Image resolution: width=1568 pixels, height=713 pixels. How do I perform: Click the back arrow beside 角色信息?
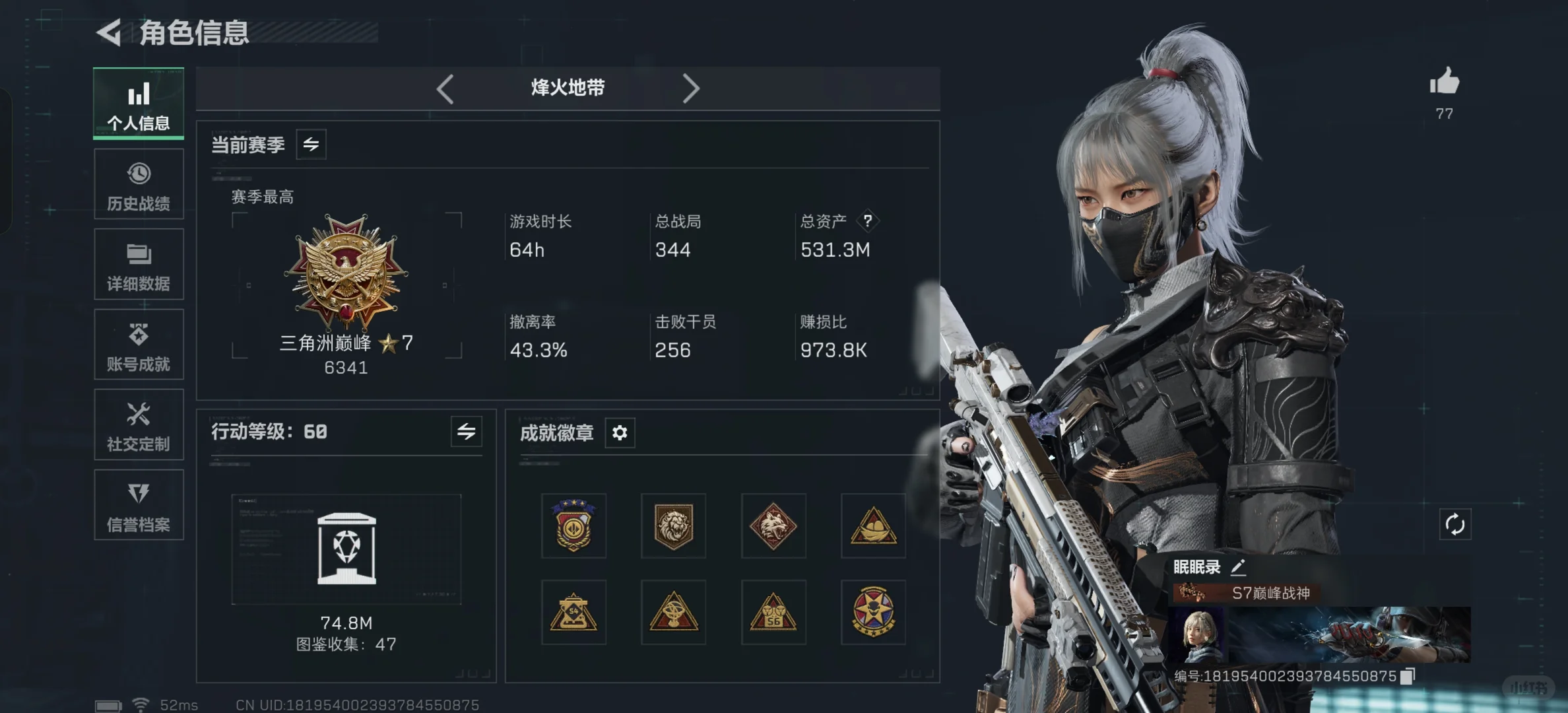(x=110, y=32)
